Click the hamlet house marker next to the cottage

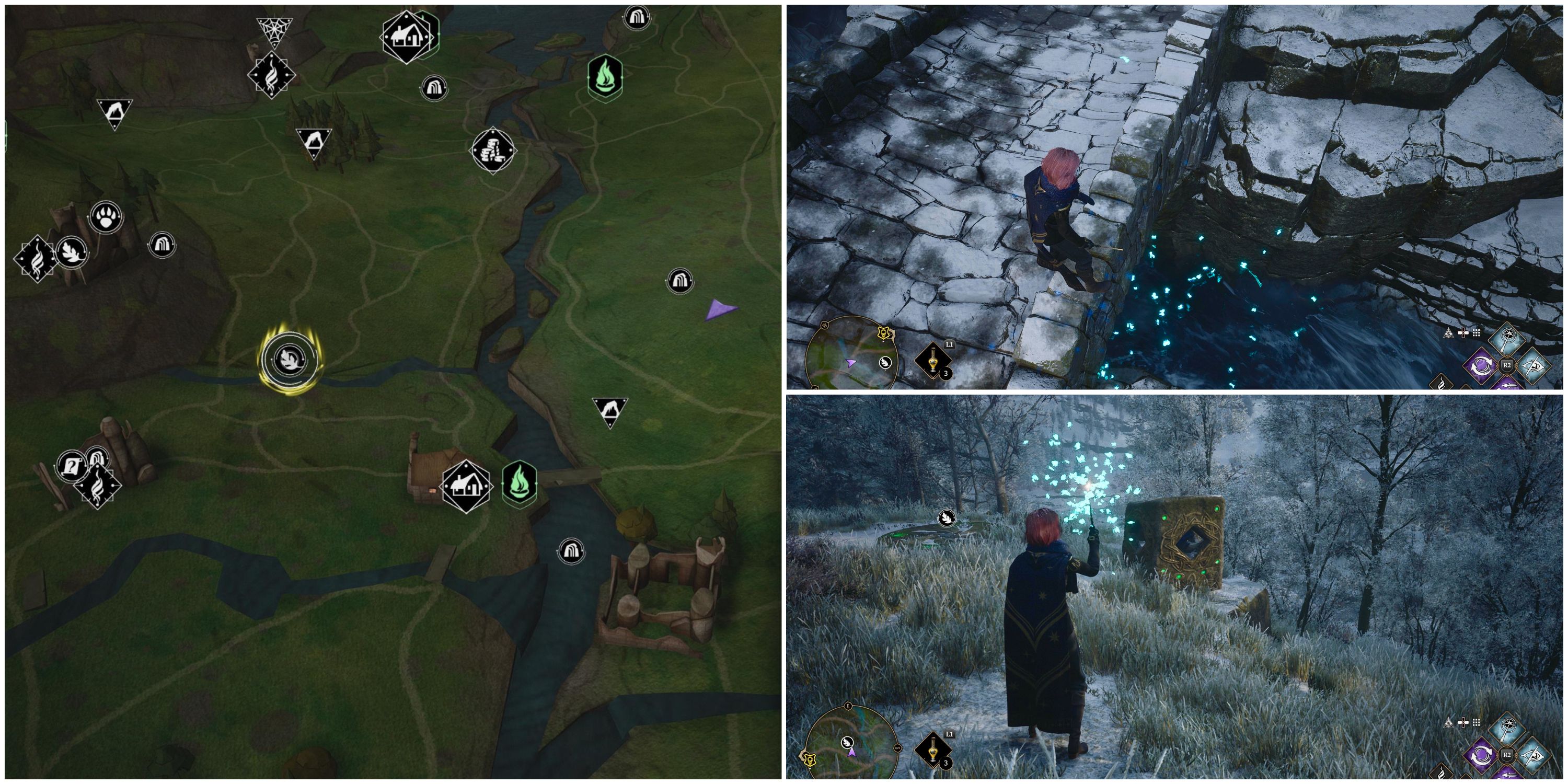466,487
